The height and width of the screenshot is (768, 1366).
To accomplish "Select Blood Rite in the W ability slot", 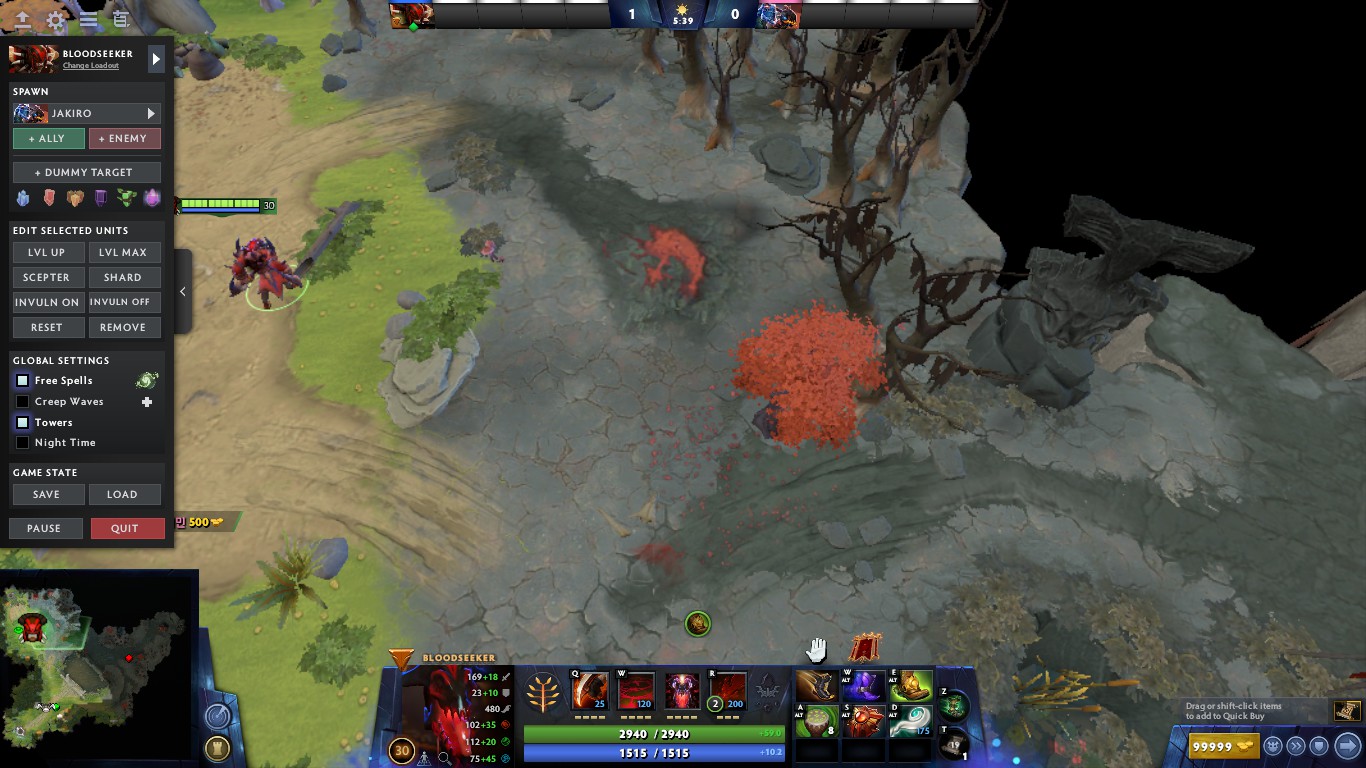I will [x=635, y=690].
